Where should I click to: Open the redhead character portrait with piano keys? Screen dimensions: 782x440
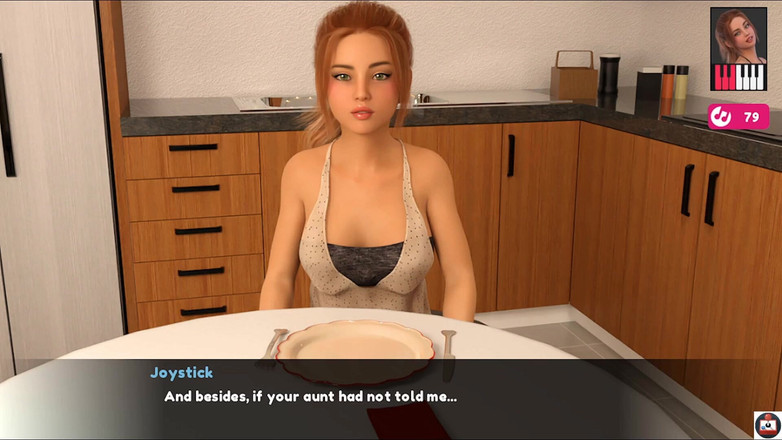pos(738,50)
